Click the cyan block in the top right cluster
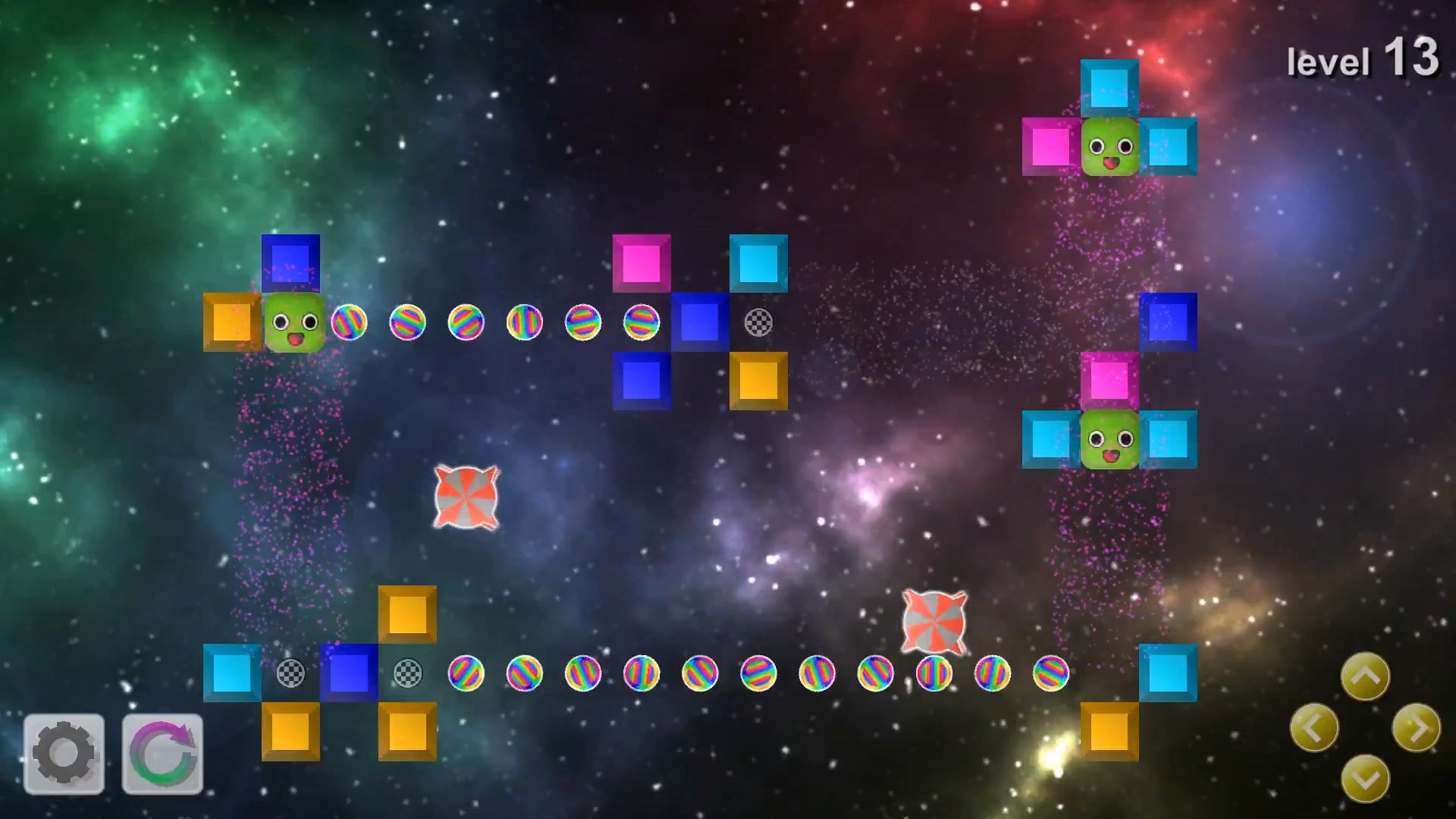The image size is (1456, 819). tap(1108, 87)
